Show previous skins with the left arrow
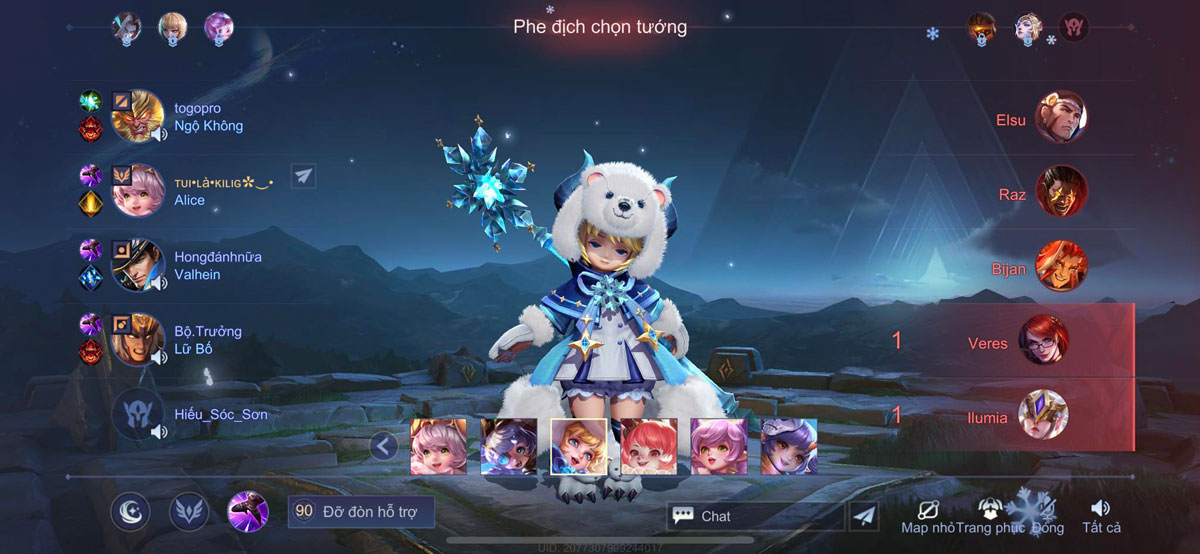Image resolution: width=1200 pixels, height=554 pixels. 384,446
